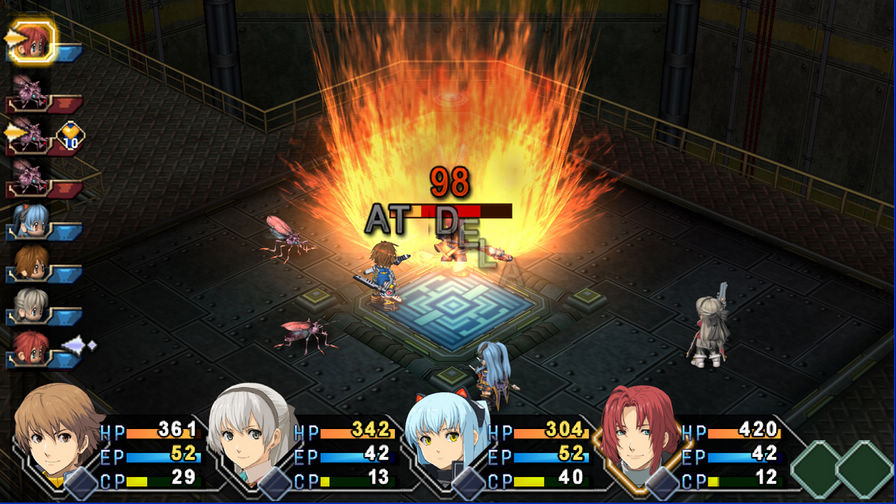Choose the blue-haired girl's large party portrait
896x504 pixels.
click(444, 436)
